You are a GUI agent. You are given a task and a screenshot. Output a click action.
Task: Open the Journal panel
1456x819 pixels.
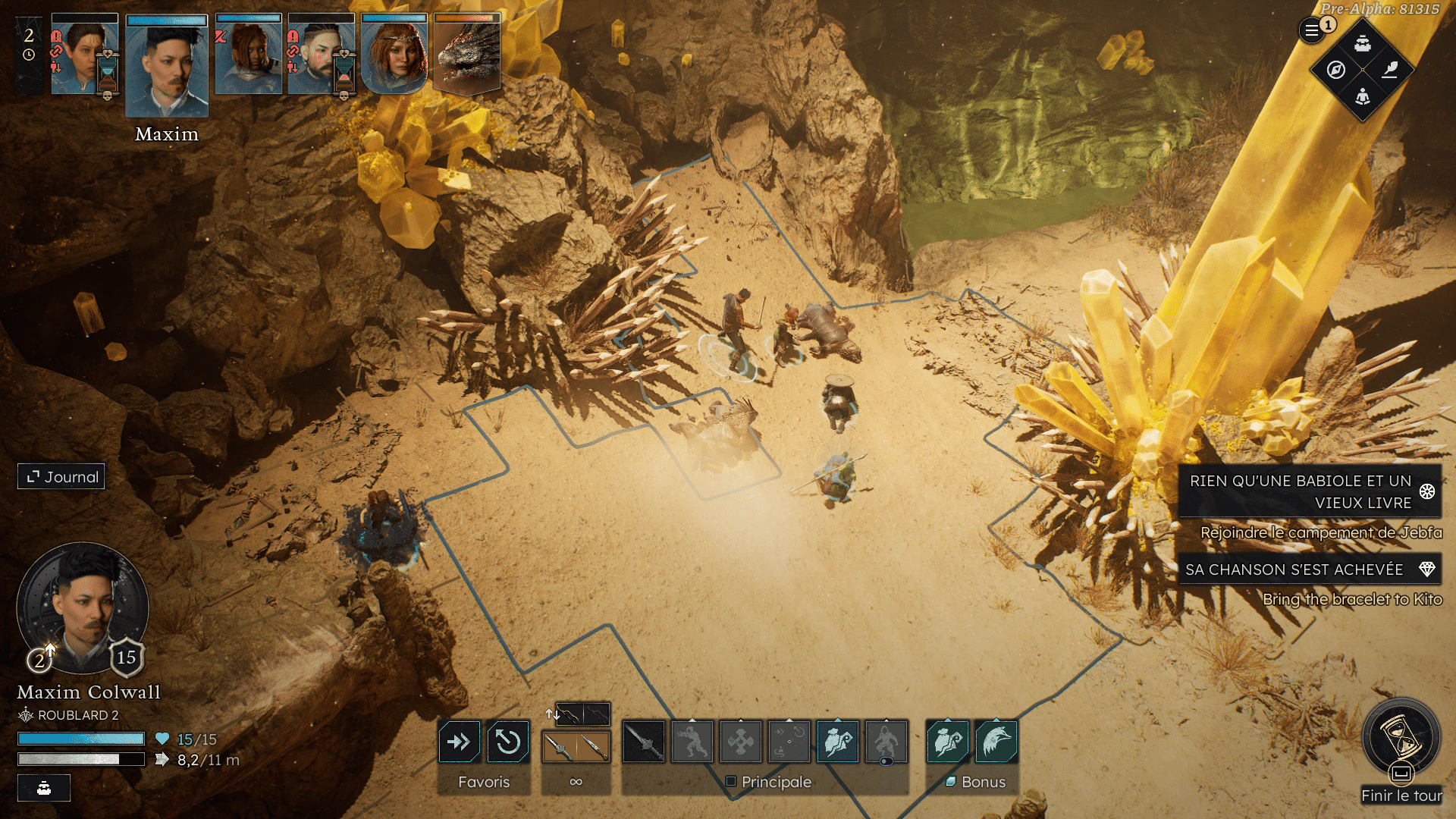(x=61, y=477)
